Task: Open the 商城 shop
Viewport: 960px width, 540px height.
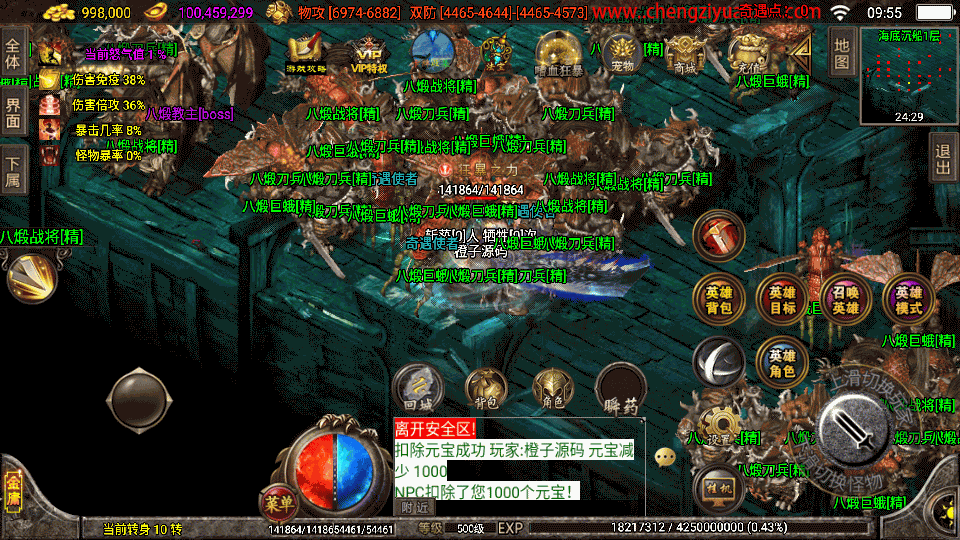Action: point(685,53)
